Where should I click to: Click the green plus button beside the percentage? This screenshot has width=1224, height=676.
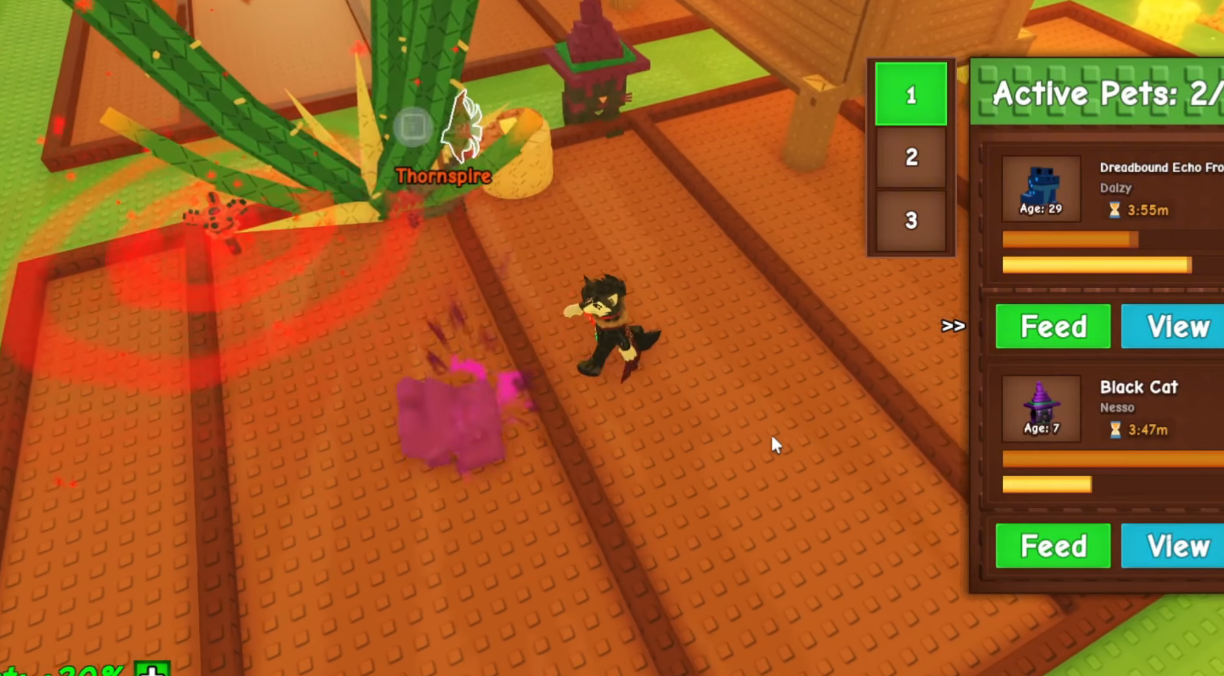[x=152, y=669]
